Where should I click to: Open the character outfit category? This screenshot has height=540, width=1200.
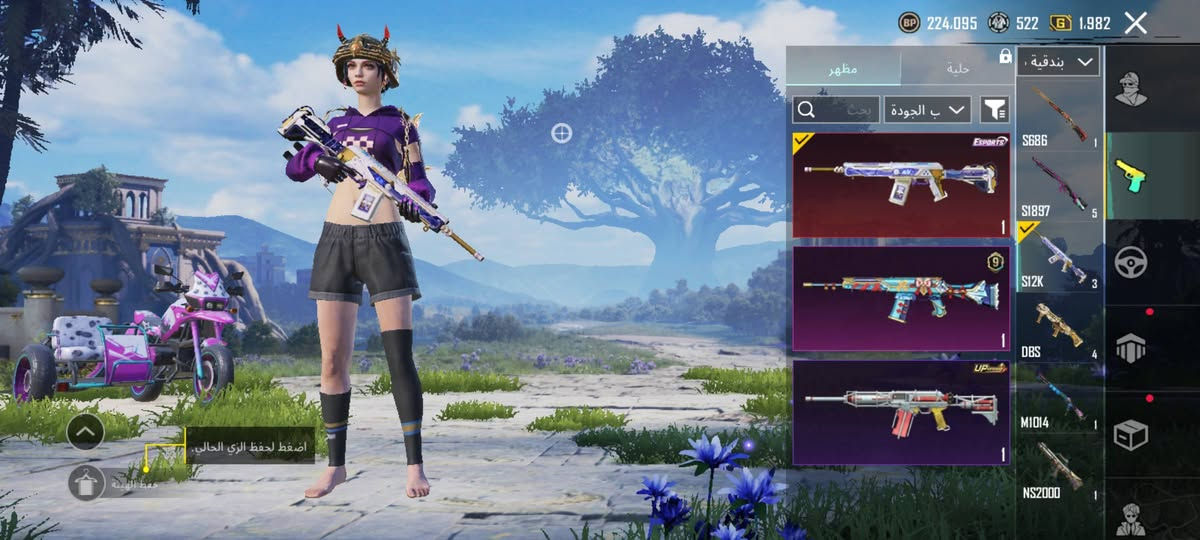1131,89
